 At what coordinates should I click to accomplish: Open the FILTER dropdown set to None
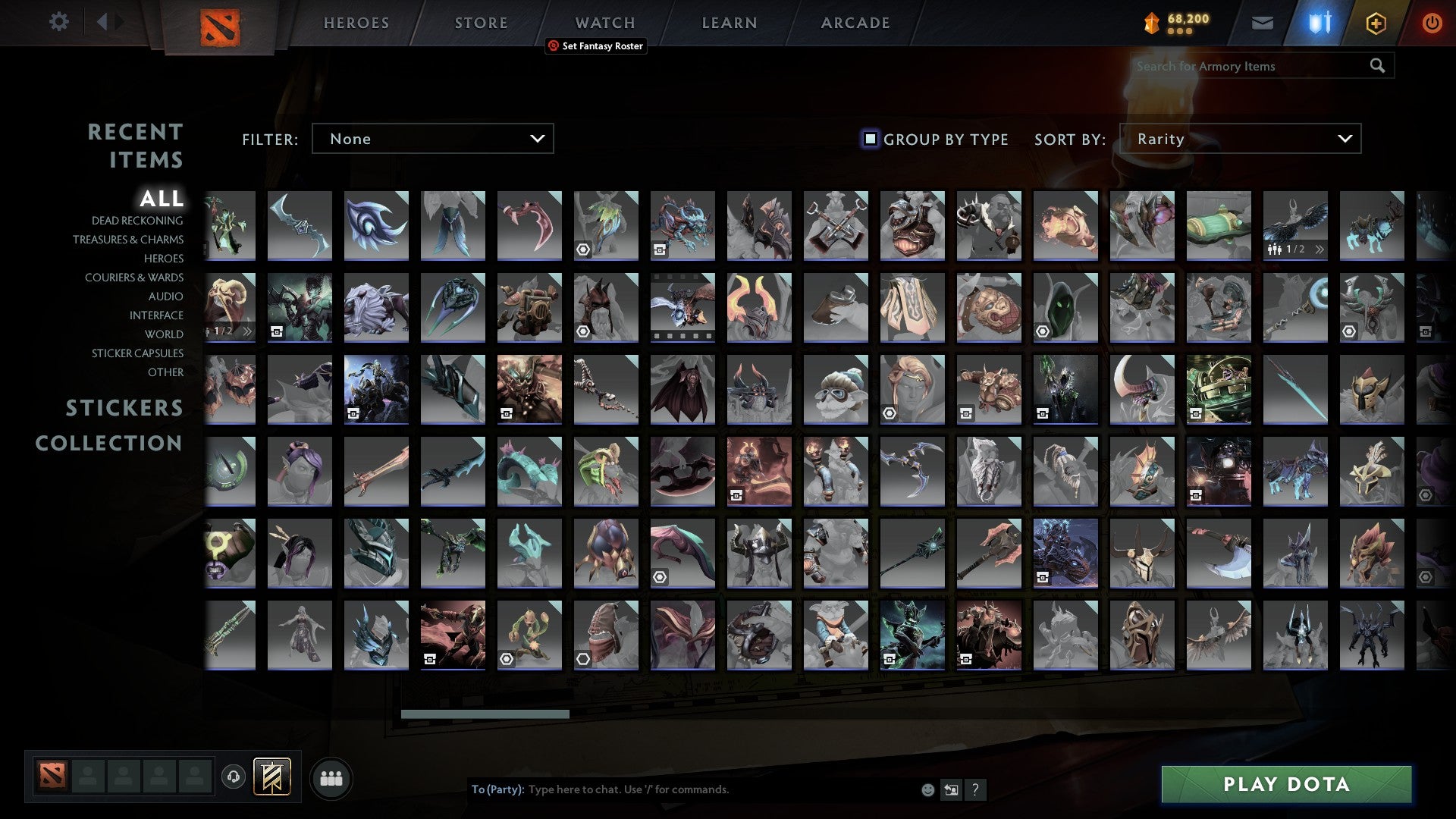[x=432, y=139]
